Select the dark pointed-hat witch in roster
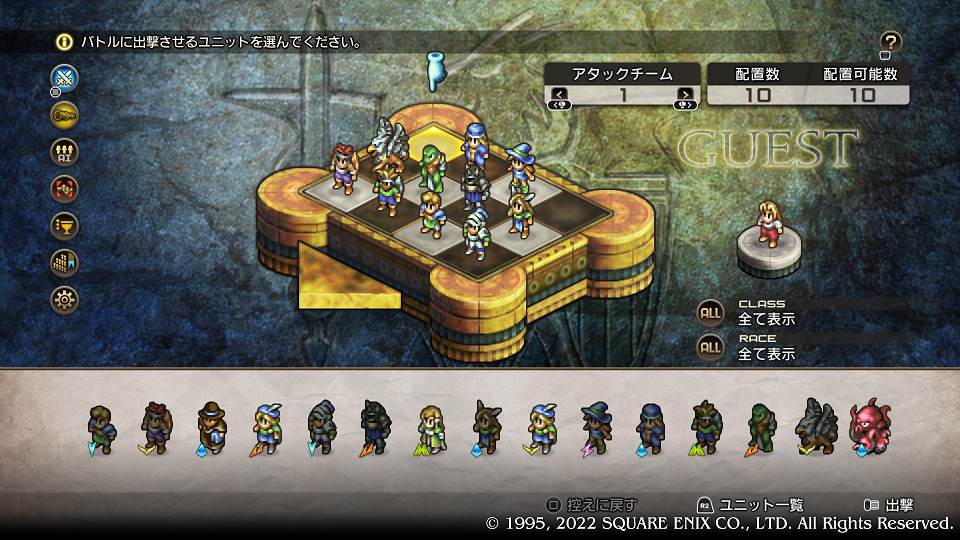Screen dimensions: 960x540 click(x=596, y=427)
